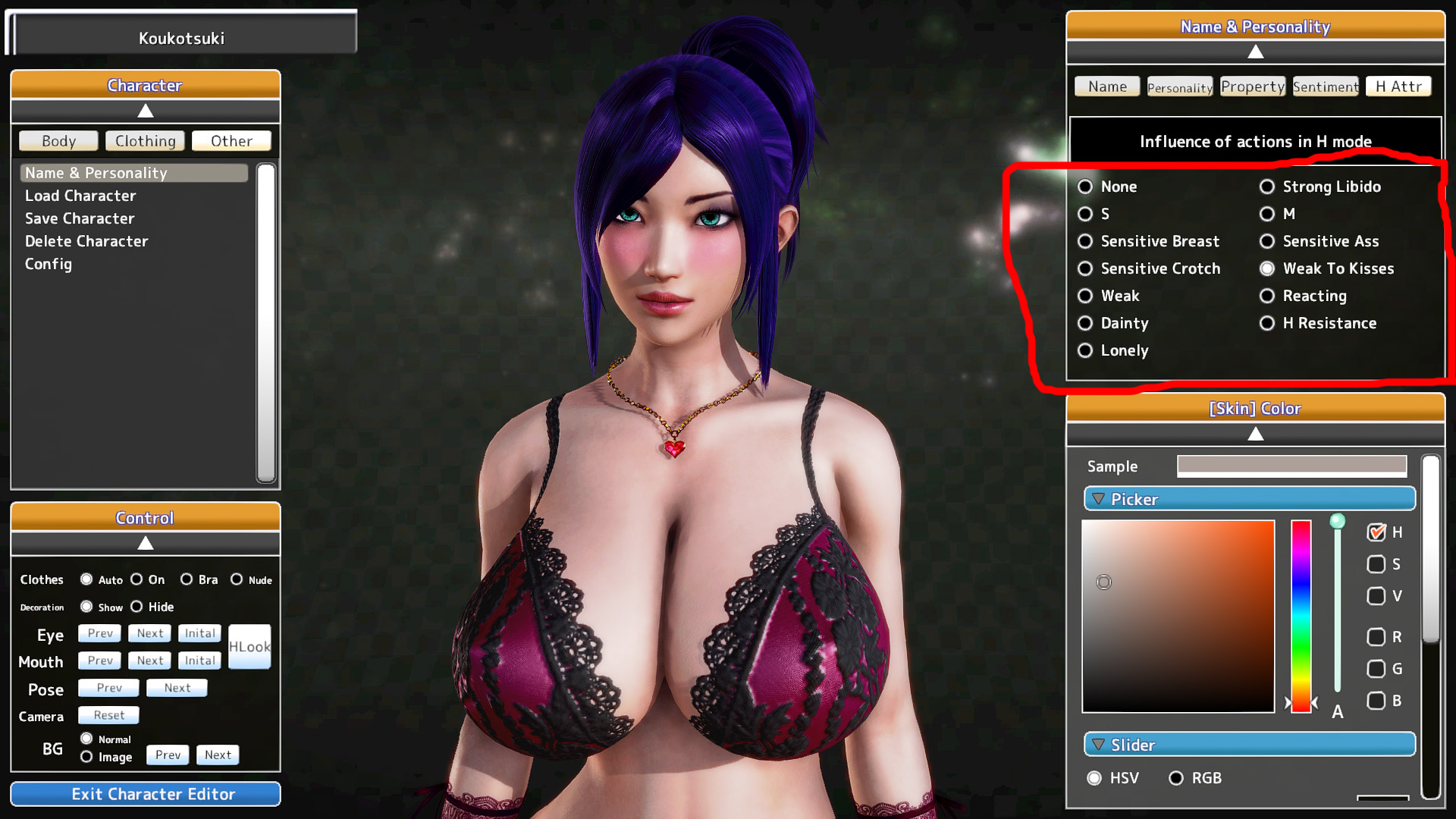
Task: Select Image background option
Action: pyautogui.click(x=86, y=757)
